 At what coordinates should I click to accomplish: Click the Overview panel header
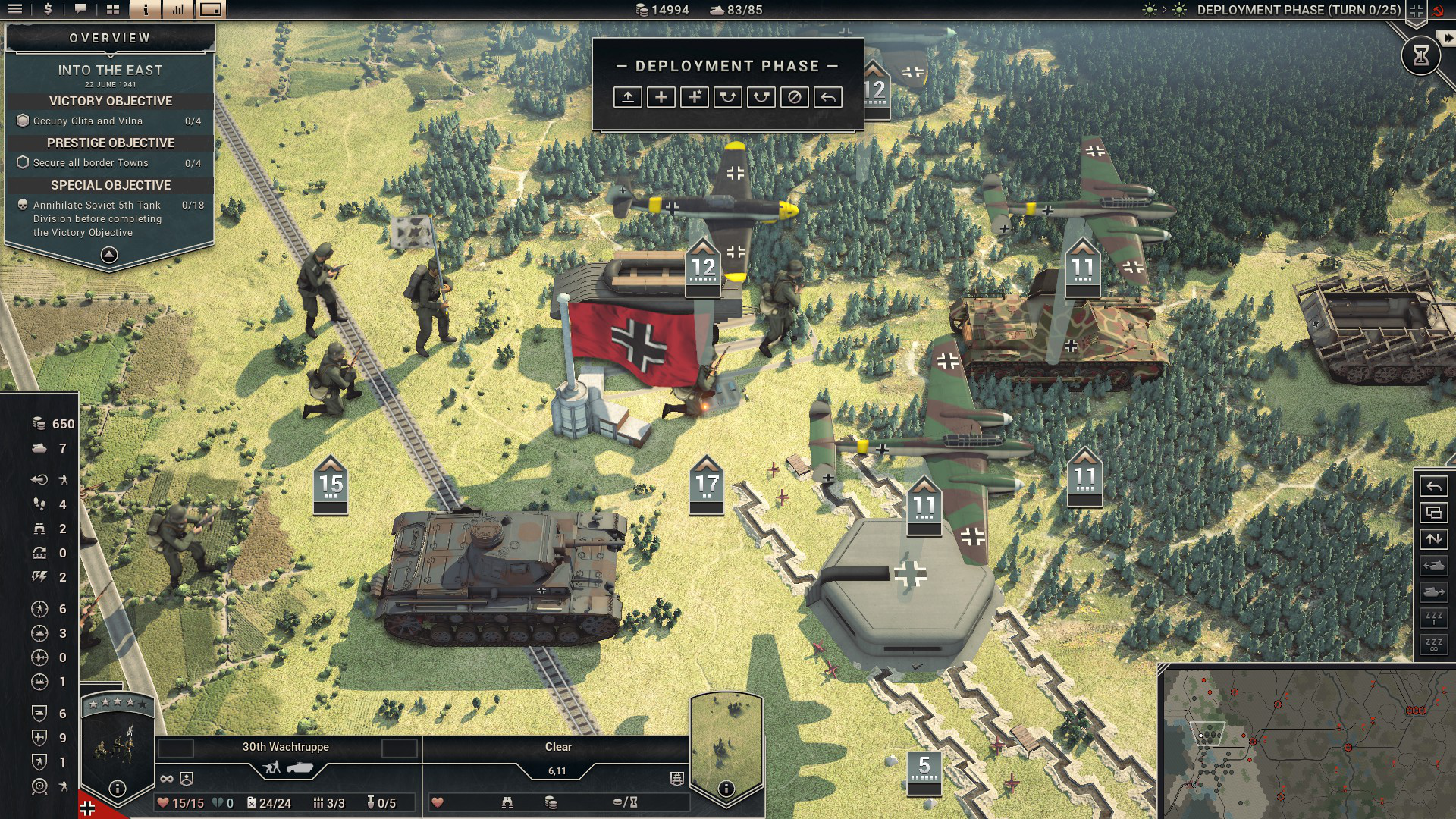pos(109,36)
